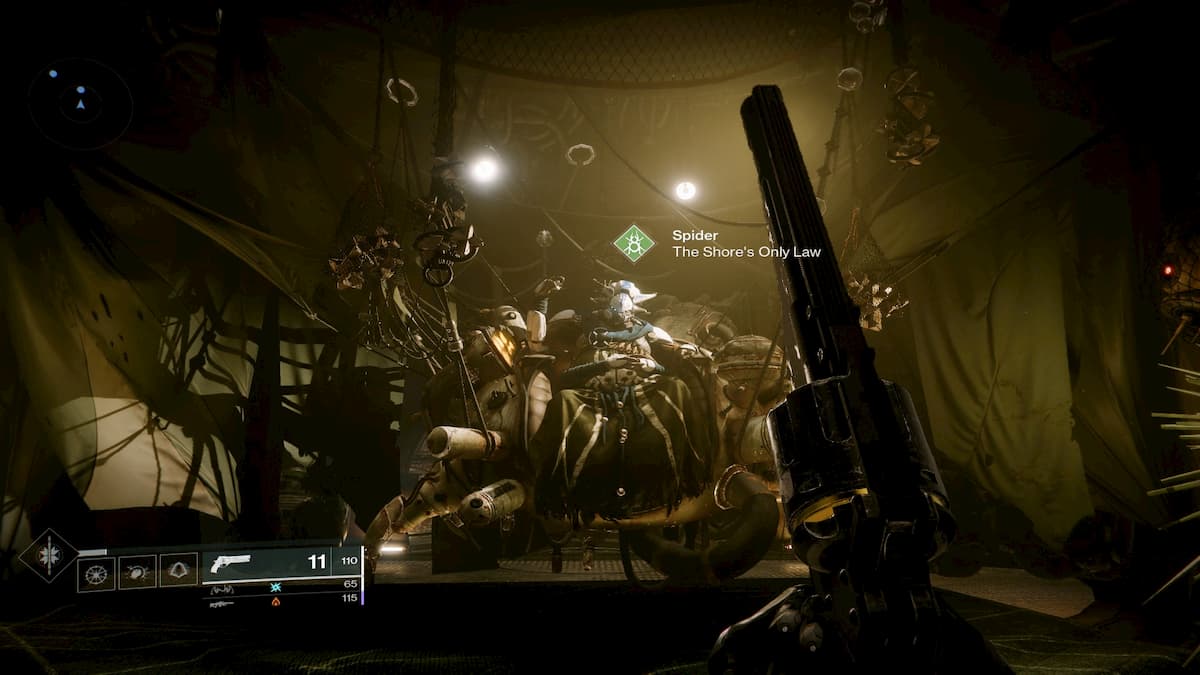Screen dimensions: 1200x675
Task: Activate the diamond-shaped super ability icon
Action: pyautogui.click(x=47, y=555)
